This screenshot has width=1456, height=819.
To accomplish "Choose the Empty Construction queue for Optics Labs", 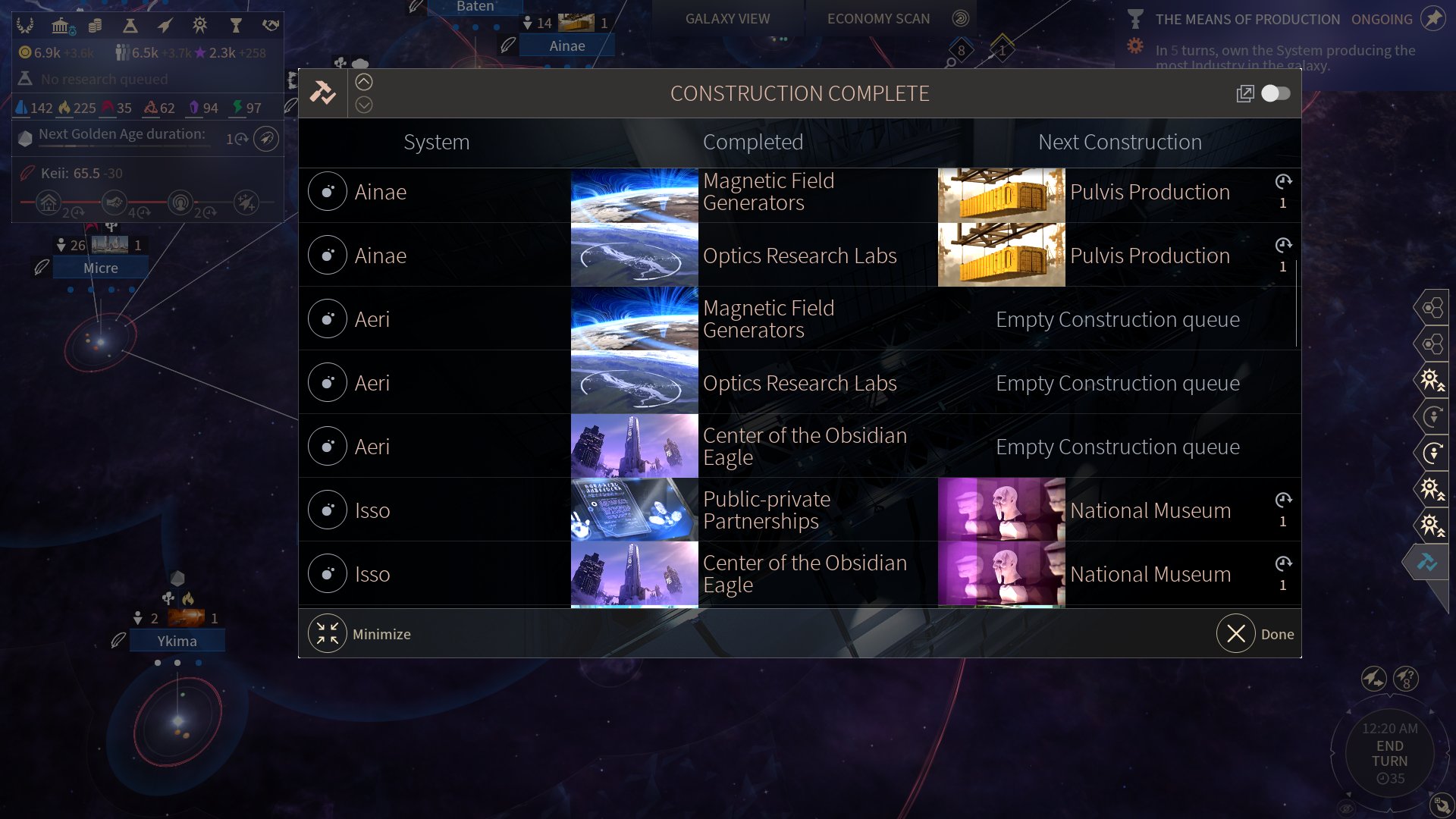I will pyautogui.click(x=1118, y=383).
